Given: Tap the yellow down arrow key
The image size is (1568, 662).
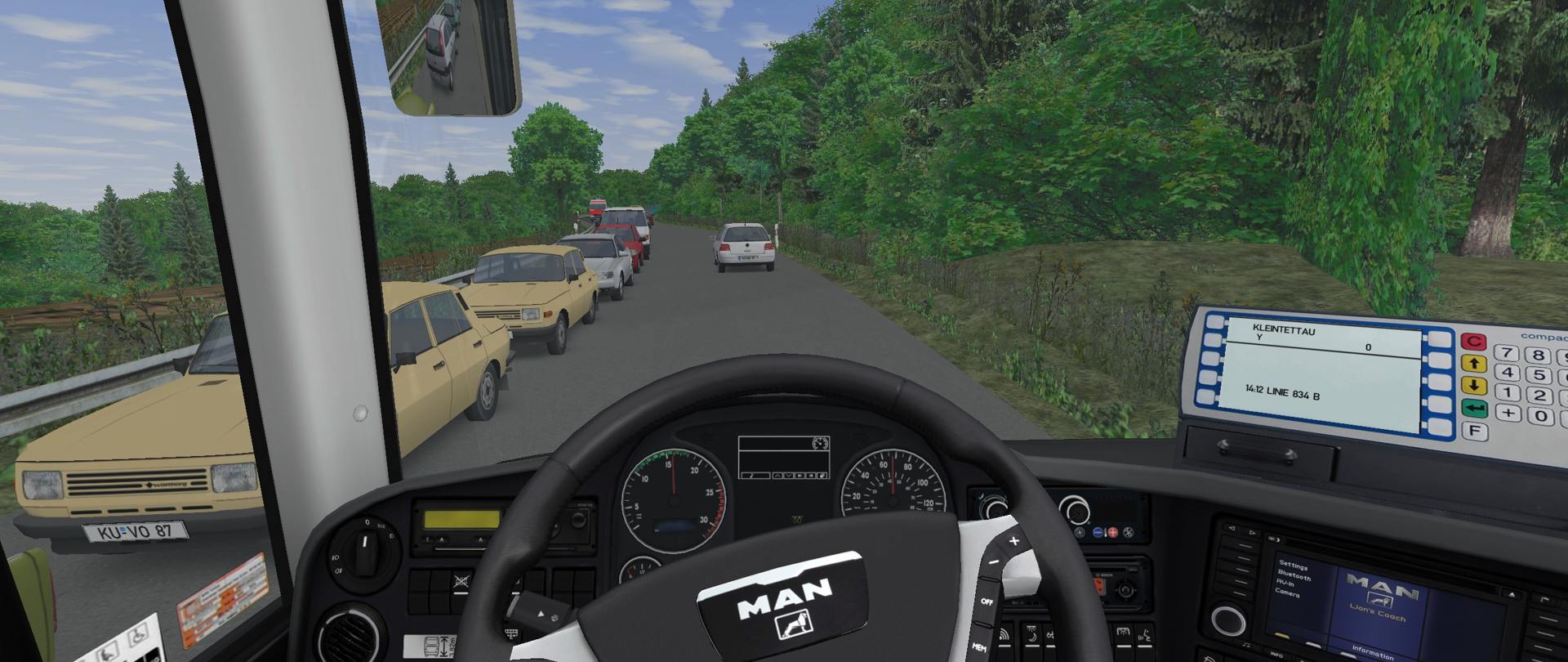Looking at the screenshot, I should [1473, 386].
